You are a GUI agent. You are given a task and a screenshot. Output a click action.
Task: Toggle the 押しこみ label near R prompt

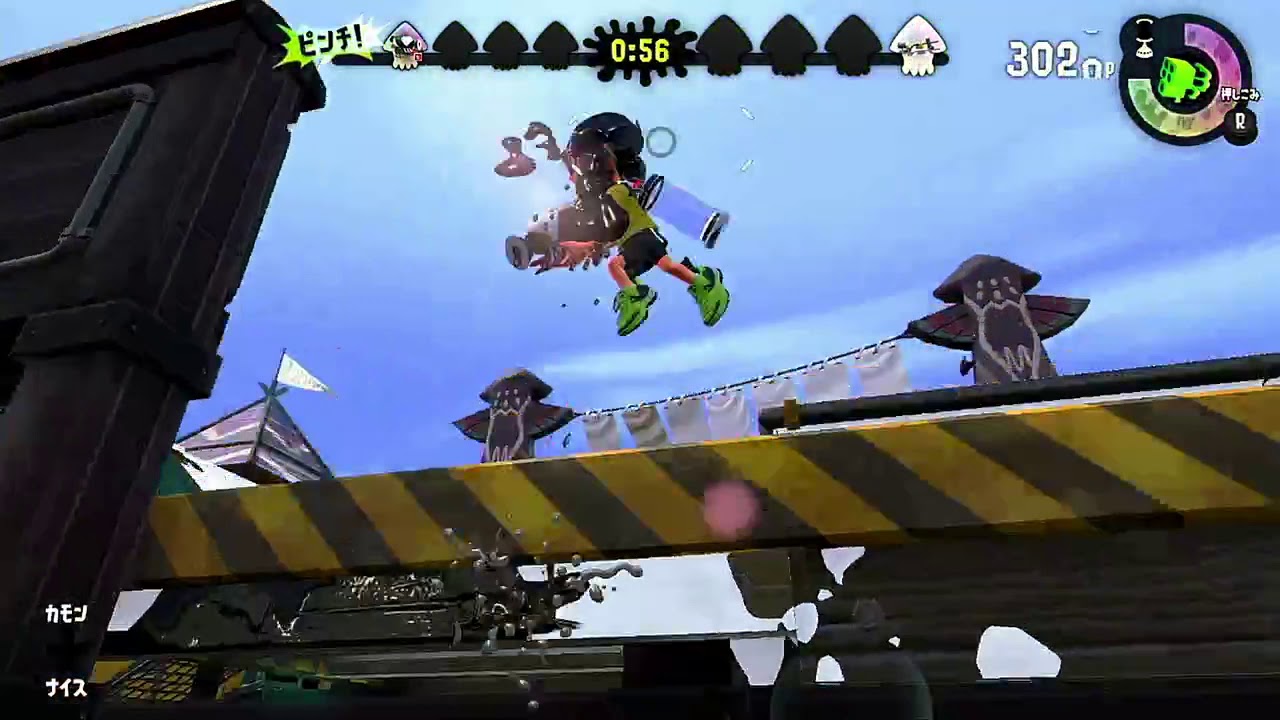click(x=1240, y=93)
